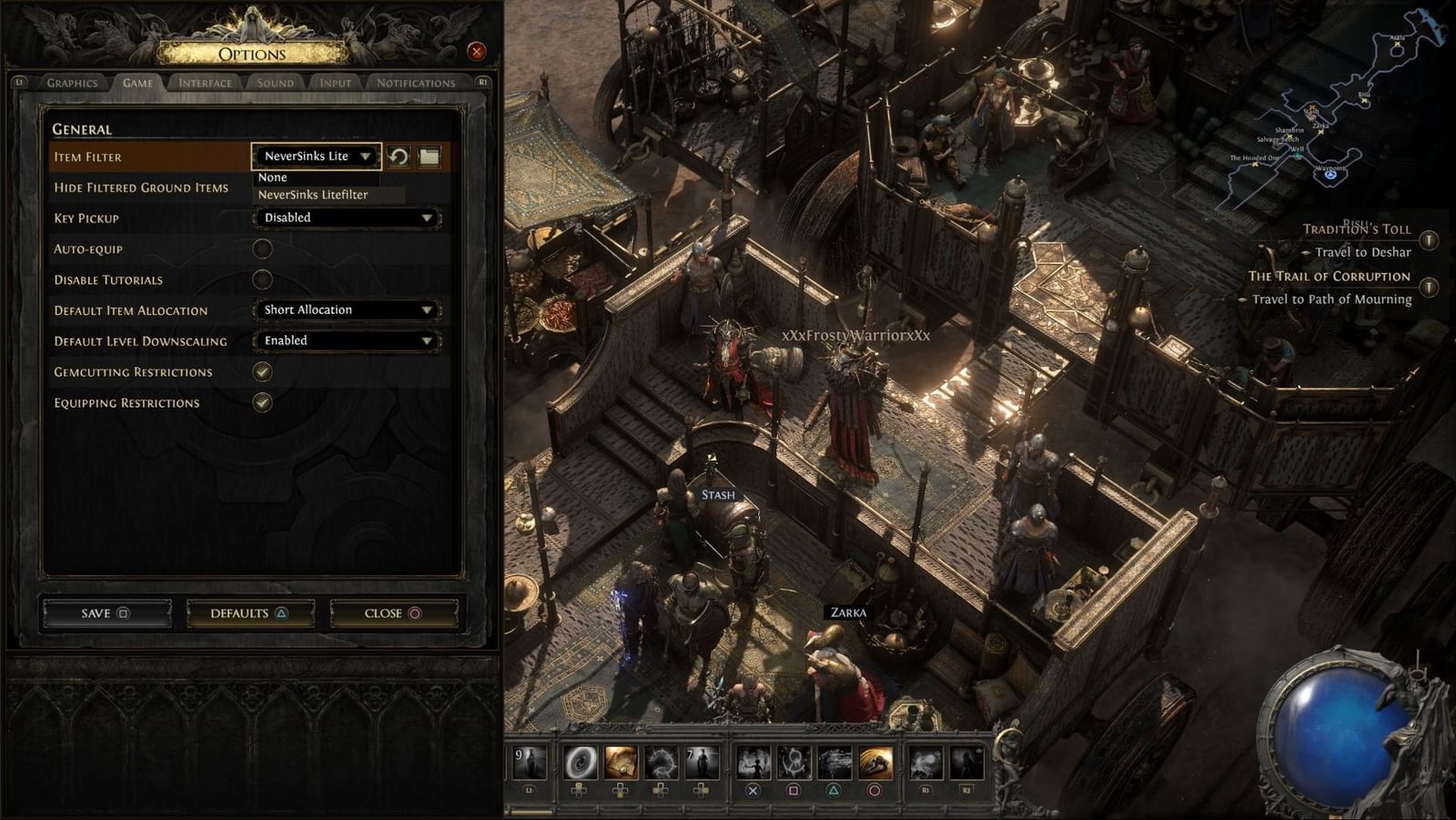Open the Key Pickup dropdown

[x=347, y=218]
